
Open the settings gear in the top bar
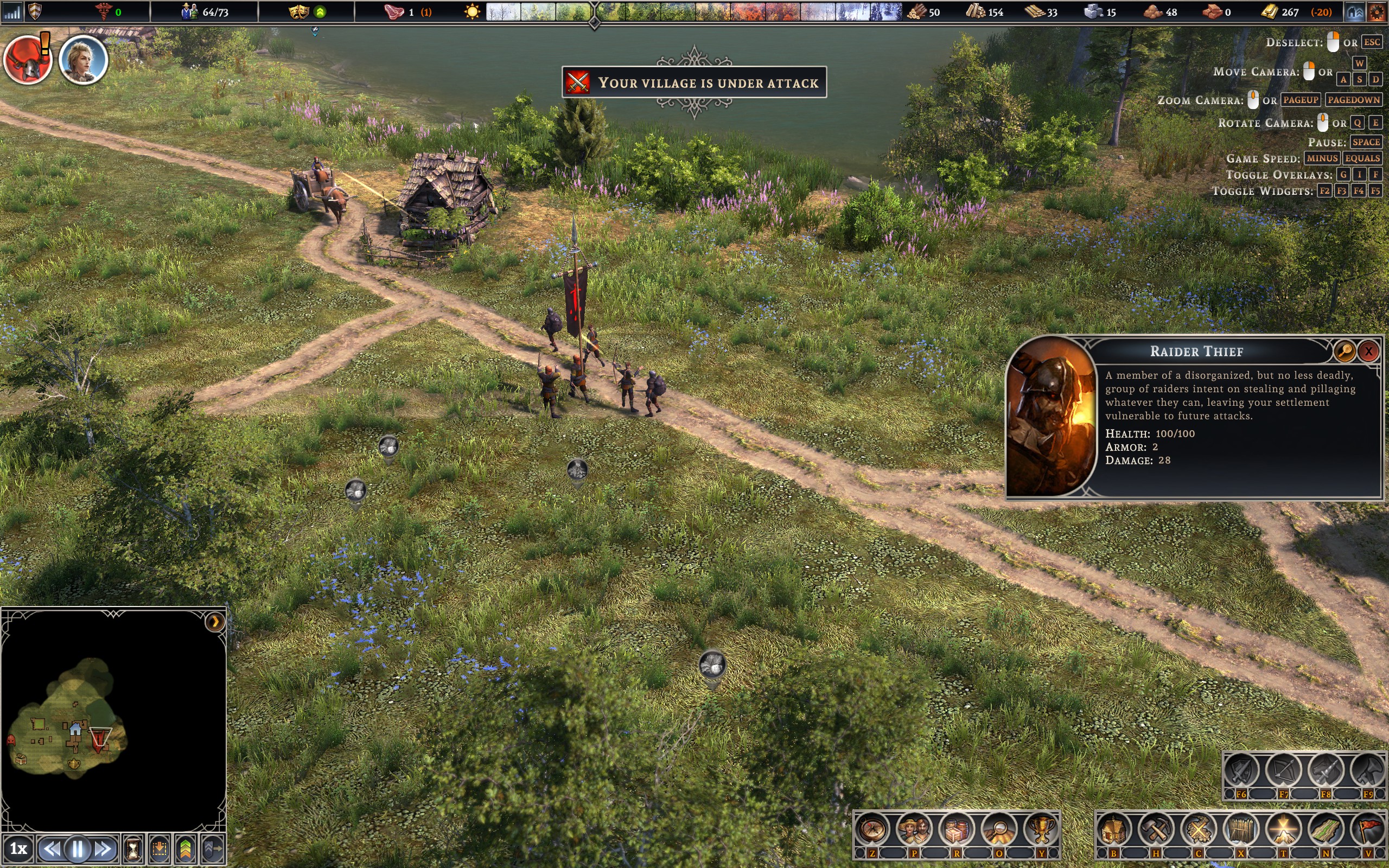coord(1377,12)
